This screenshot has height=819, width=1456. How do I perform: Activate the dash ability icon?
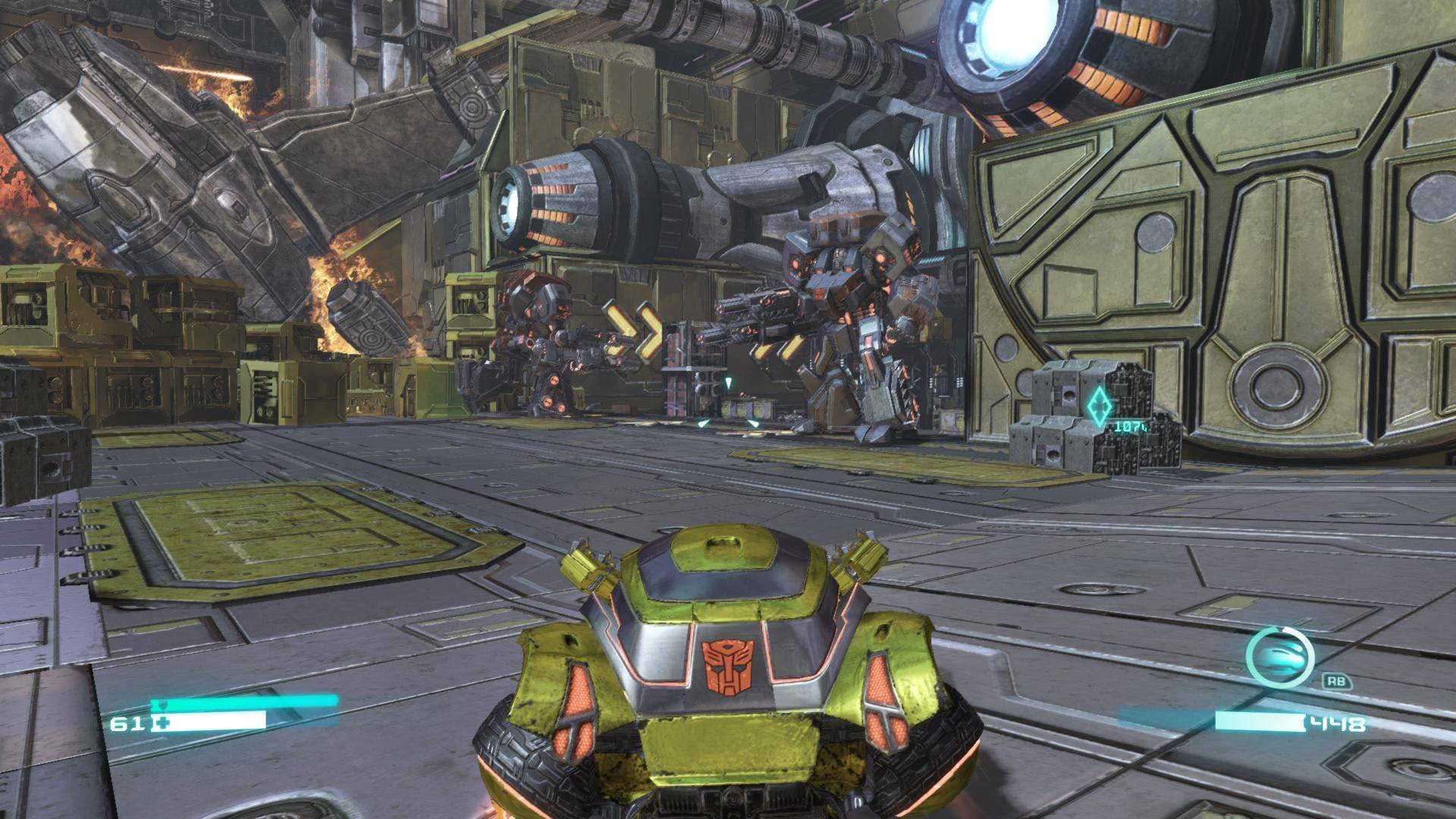(x=1279, y=657)
